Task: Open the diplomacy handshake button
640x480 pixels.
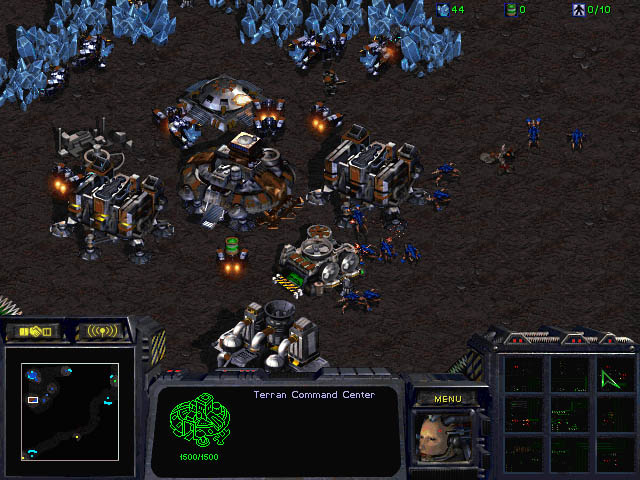Action: click(33, 331)
